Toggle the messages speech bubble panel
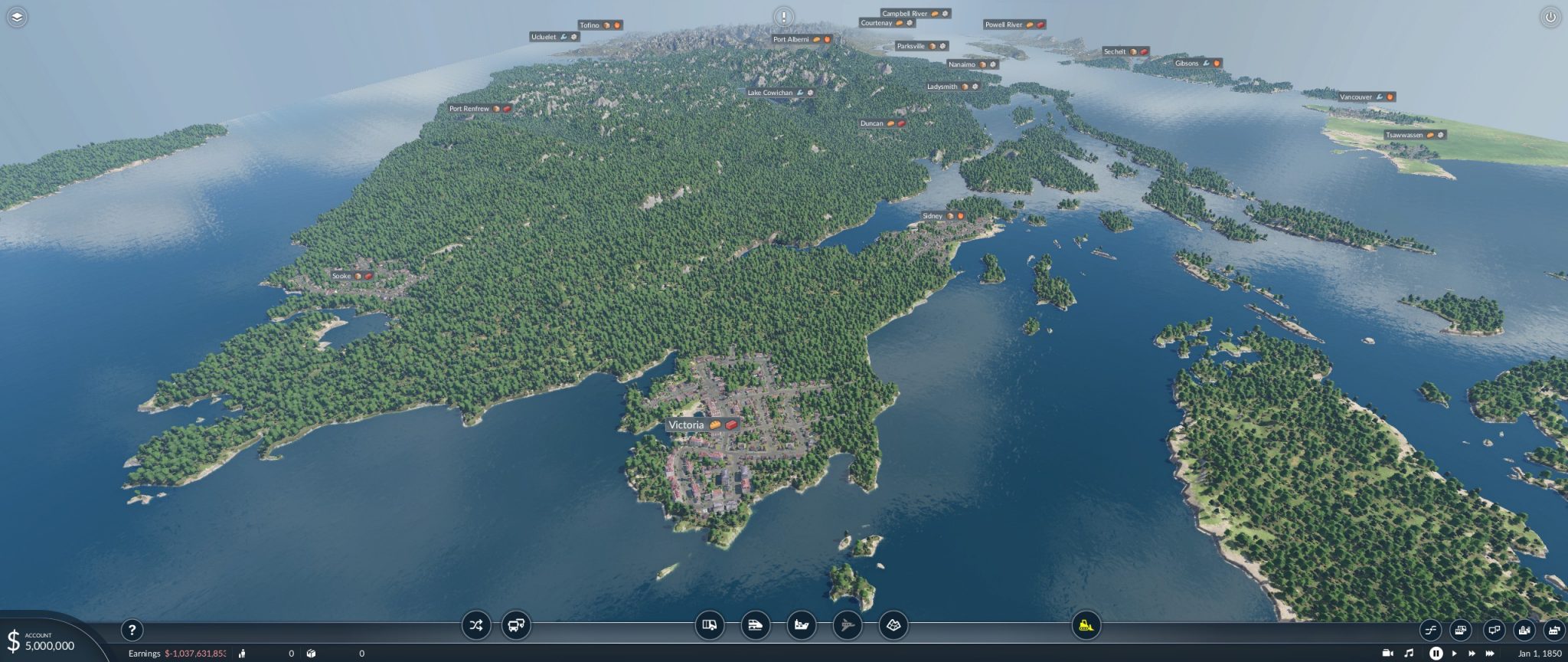The height and width of the screenshot is (662, 1568). (1494, 630)
